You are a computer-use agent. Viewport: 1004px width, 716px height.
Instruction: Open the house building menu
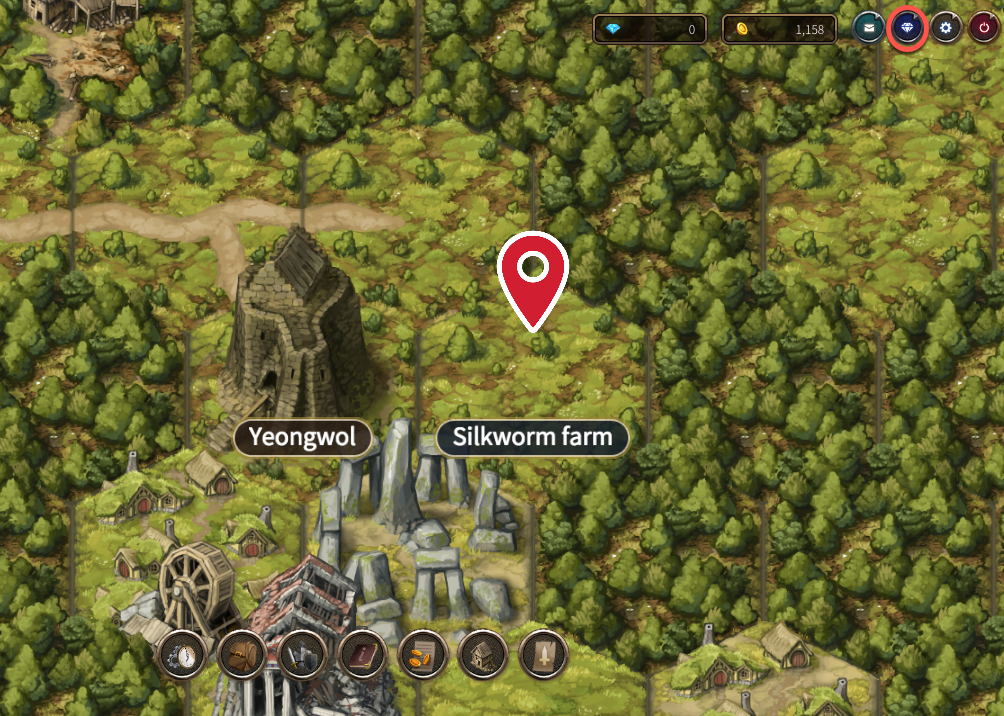483,655
